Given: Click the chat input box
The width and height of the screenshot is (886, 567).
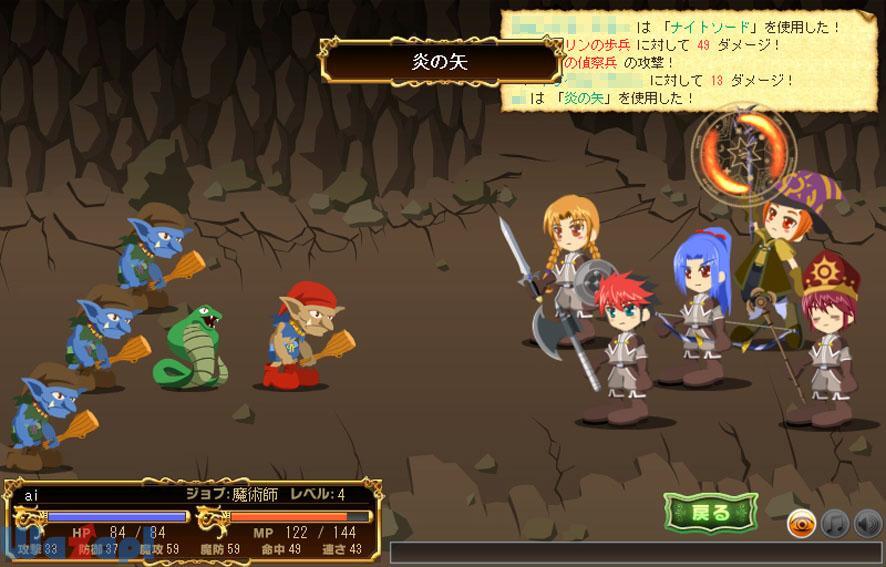Looking at the screenshot, I should 635,553.
